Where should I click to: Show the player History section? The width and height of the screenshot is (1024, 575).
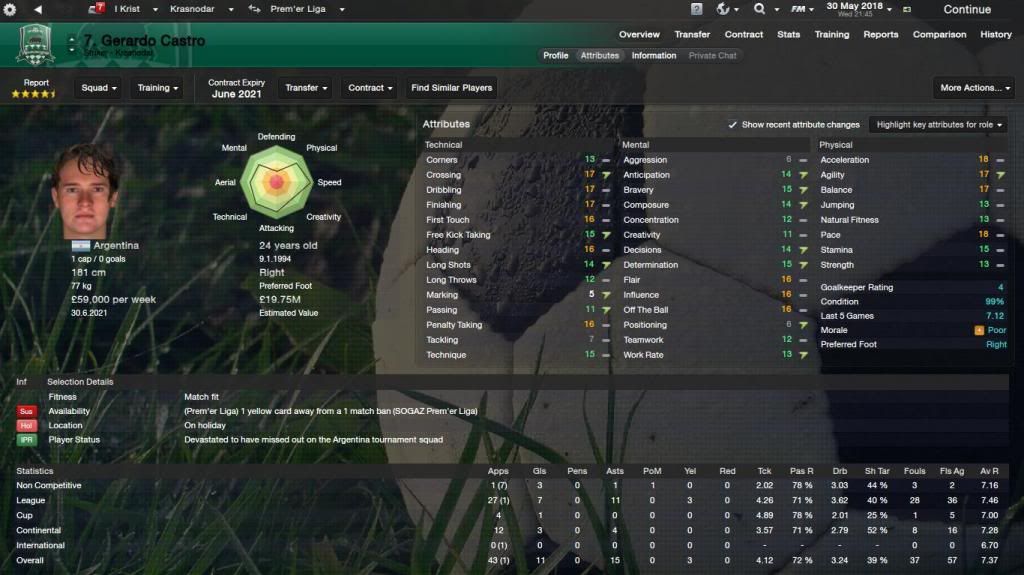(x=996, y=34)
